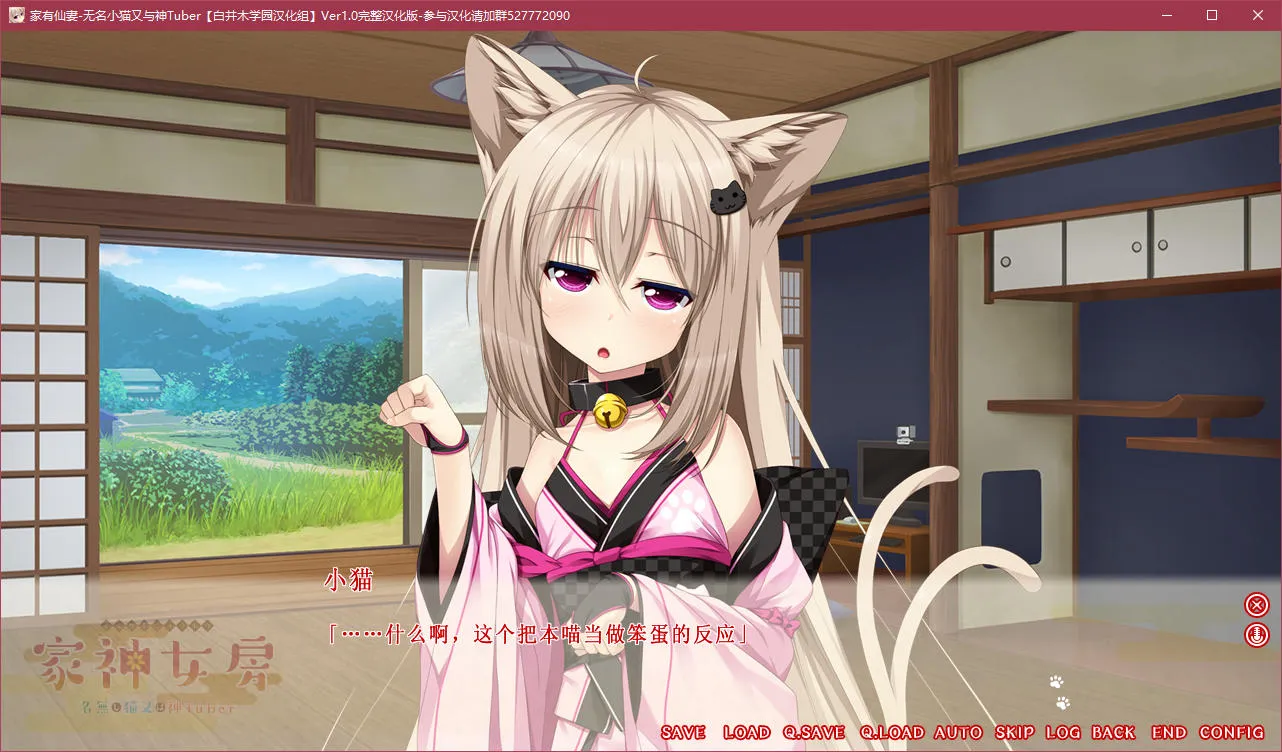
Task: Open the CONFIG settings menu
Action: pos(1227,733)
